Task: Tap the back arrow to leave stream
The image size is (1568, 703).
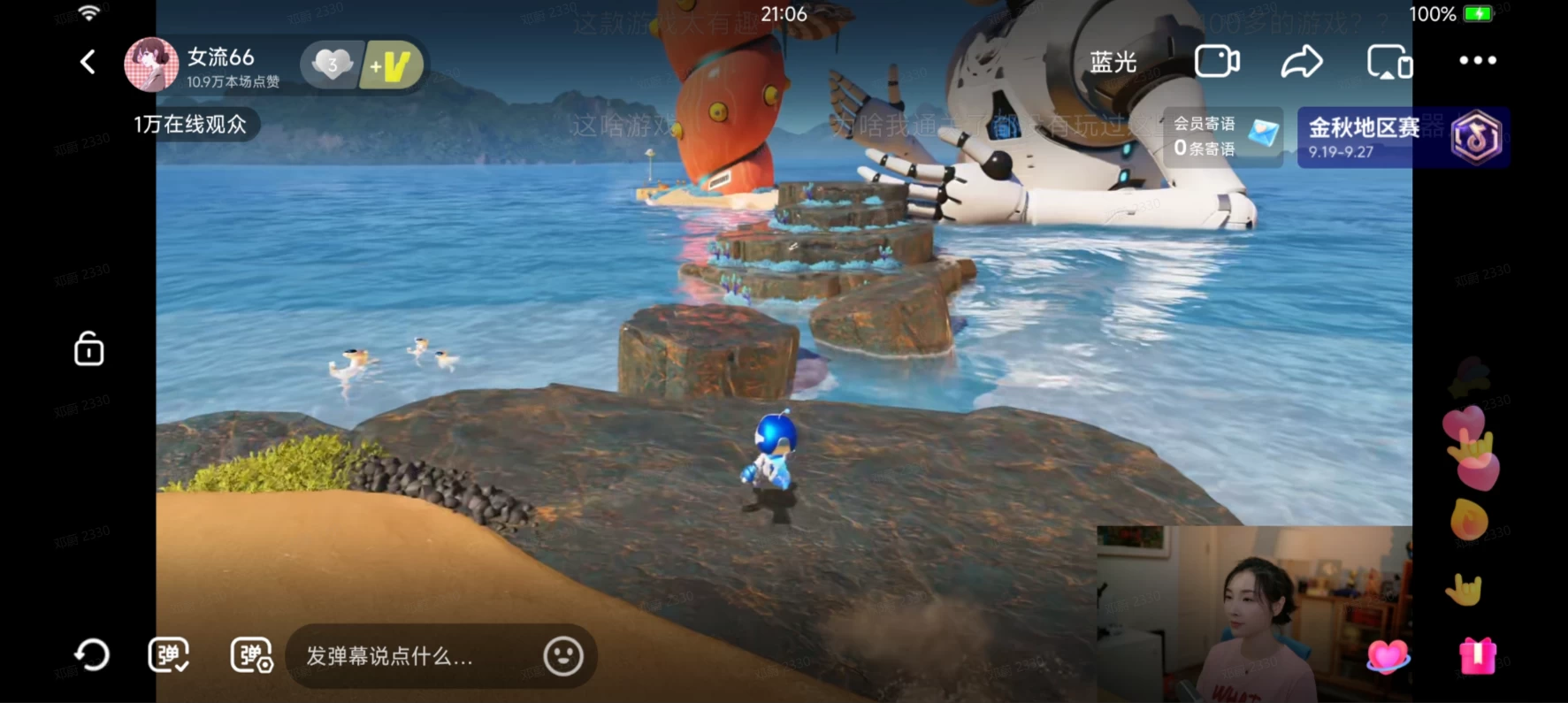Action: click(x=88, y=62)
